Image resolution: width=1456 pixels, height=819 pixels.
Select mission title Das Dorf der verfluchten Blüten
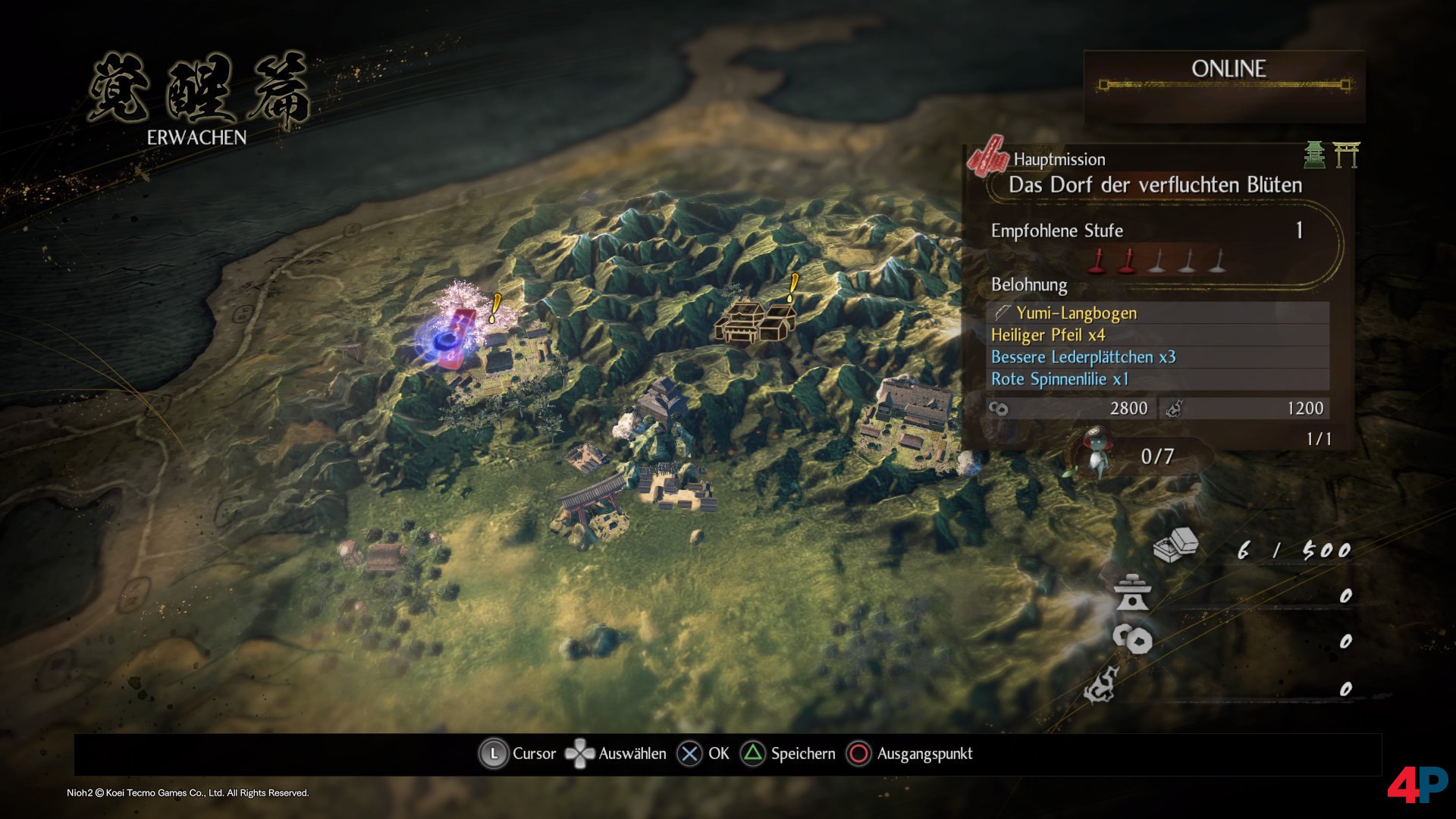[1154, 185]
